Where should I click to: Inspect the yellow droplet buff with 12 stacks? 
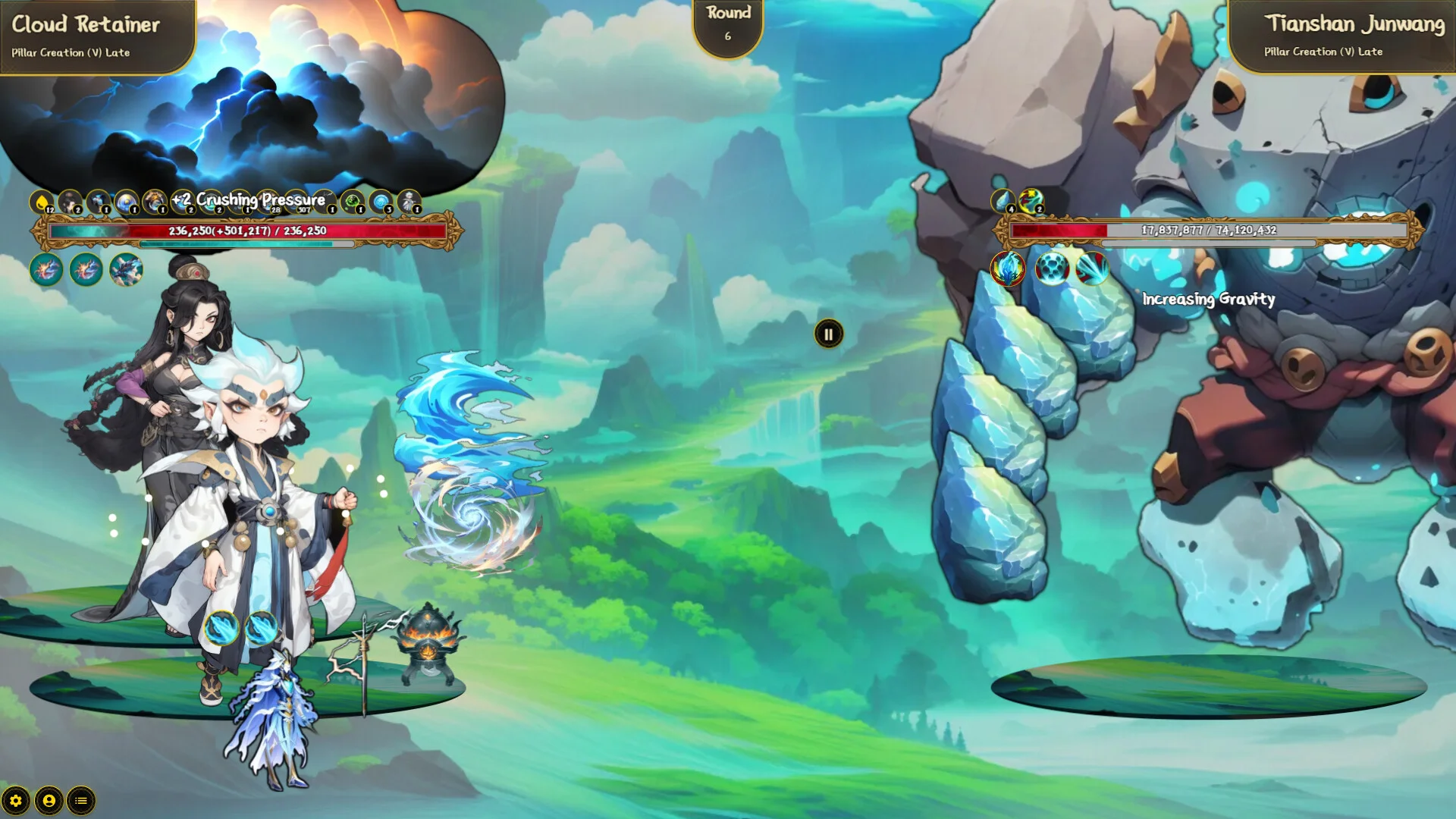click(42, 202)
